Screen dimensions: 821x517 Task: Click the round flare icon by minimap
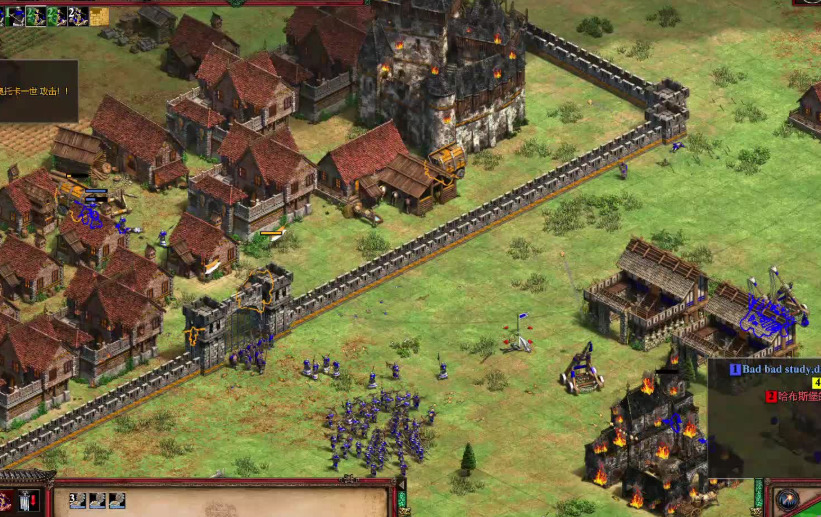pos(787,499)
